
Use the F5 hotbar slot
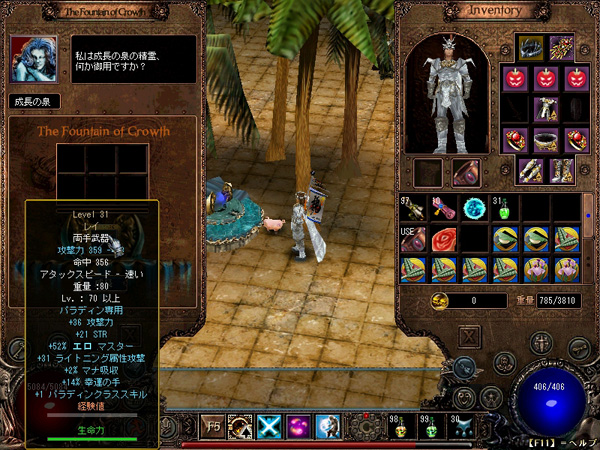212,425
